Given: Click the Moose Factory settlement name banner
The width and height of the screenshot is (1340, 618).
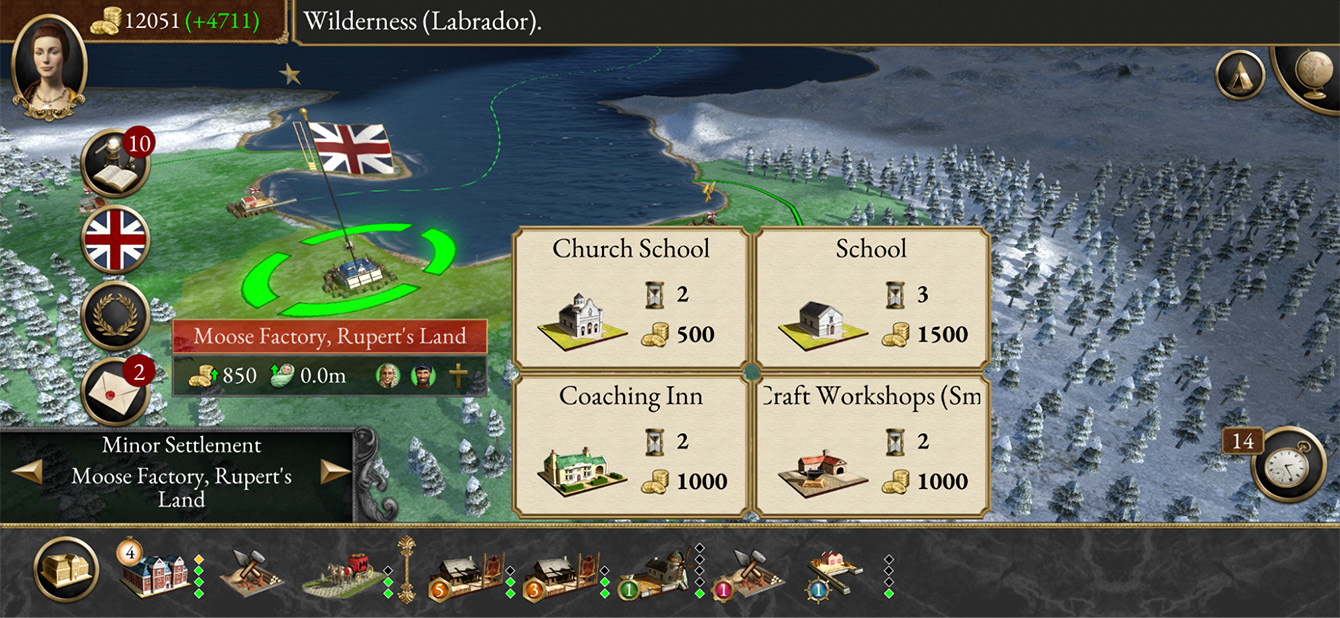Looking at the screenshot, I should coord(330,336).
